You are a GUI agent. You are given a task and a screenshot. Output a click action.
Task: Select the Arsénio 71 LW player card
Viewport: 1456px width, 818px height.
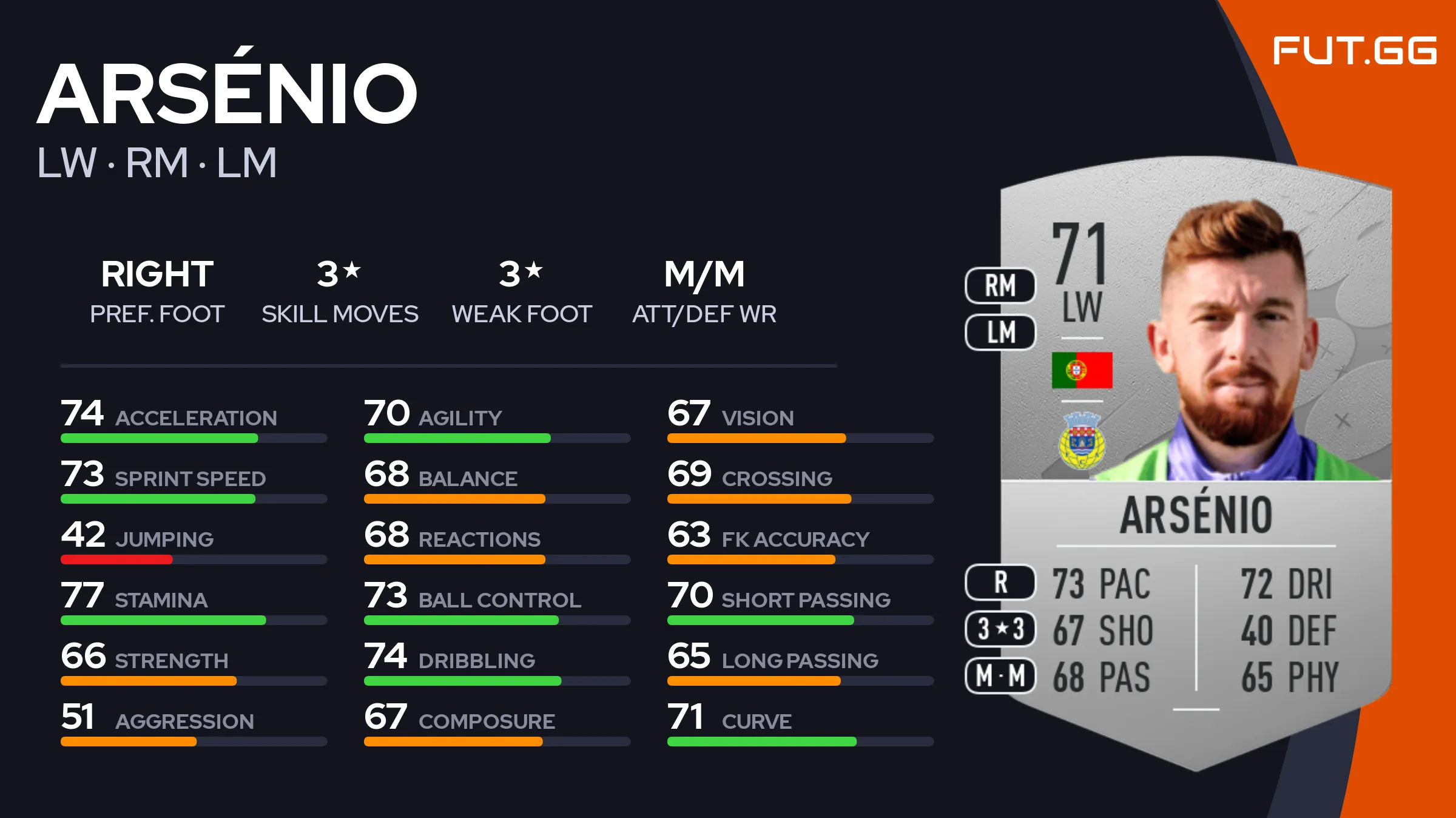1195,461
